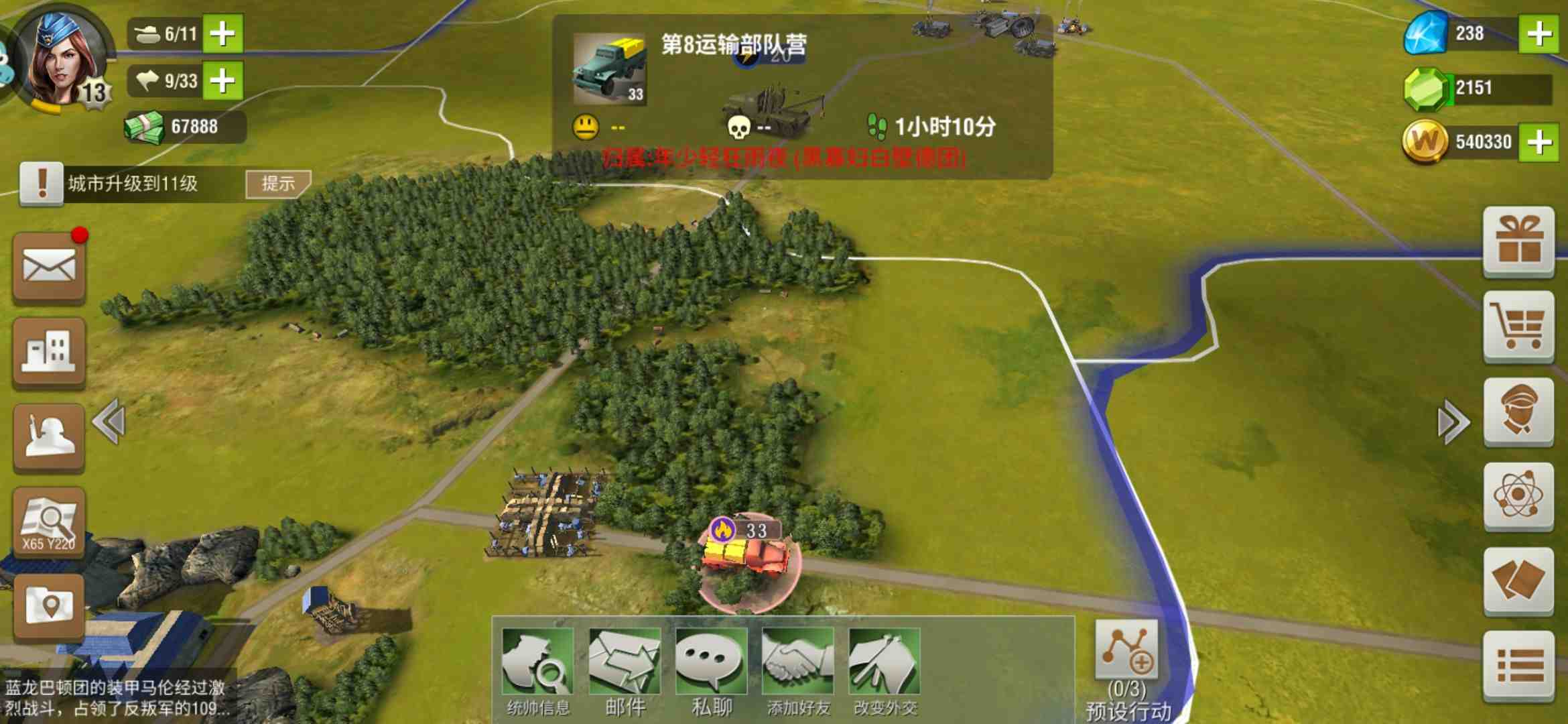
Task: Open the officer generals menu
Action: click(x=1518, y=411)
